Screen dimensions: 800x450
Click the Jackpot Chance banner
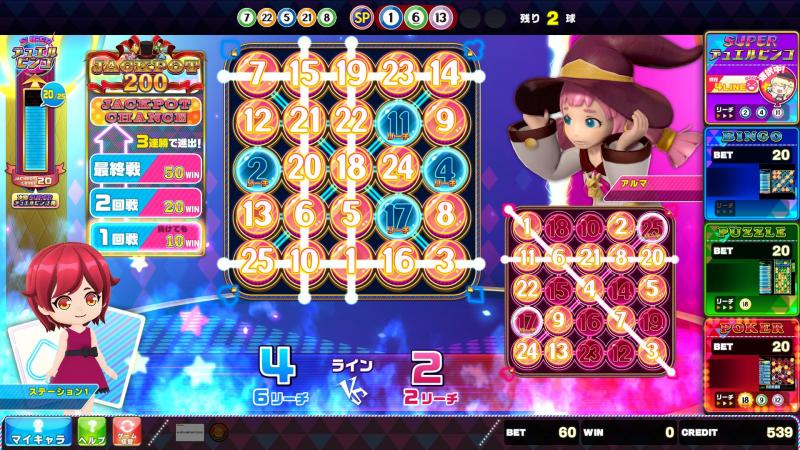click(x=147, y=110)
